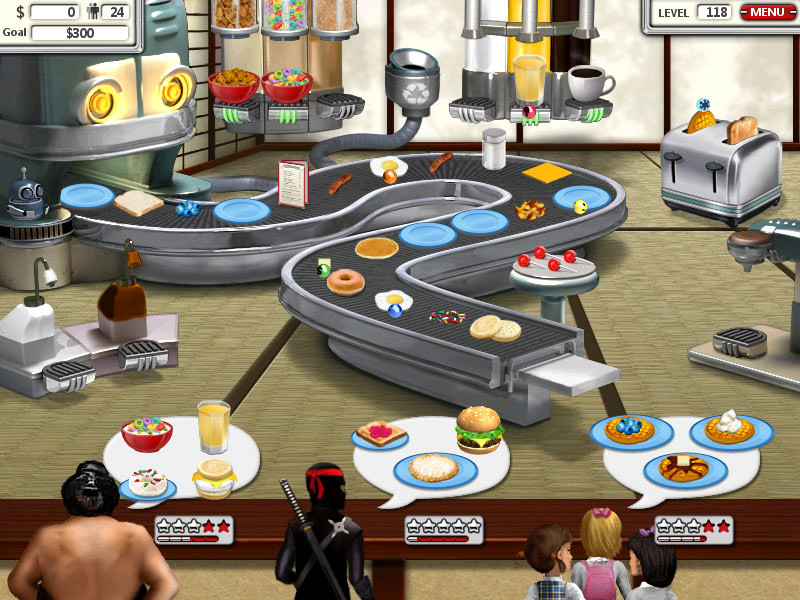Pick up the English muffin on the belt
Image resolution: width=800 pixels, height=600 pixels.
(494, 328)
